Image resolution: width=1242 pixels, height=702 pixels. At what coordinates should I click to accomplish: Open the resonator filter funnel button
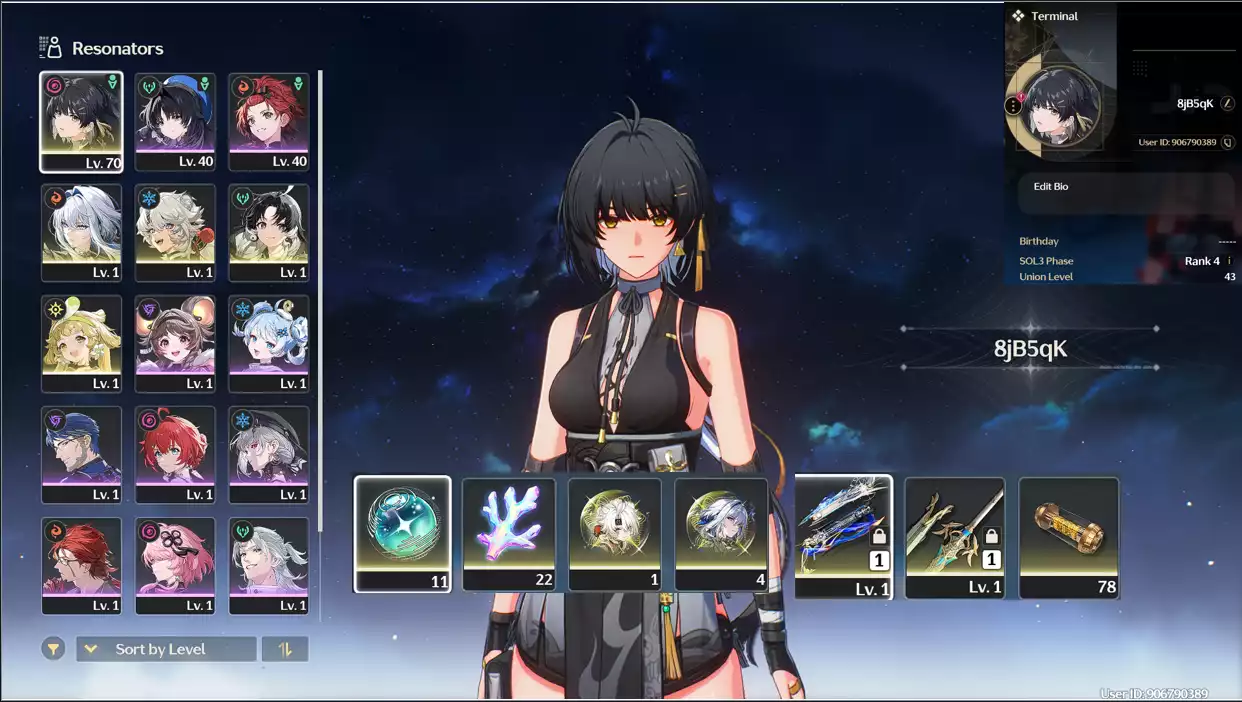click(x=53, y=649)
